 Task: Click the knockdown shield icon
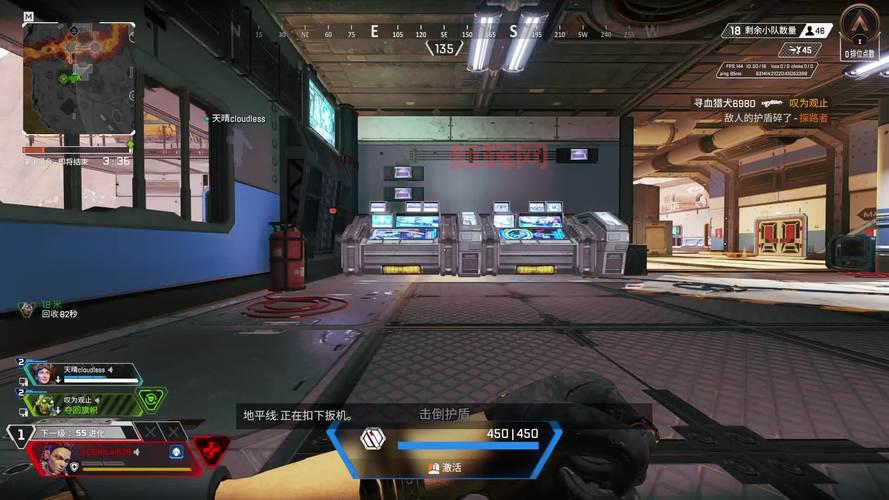tap(373, 438)
